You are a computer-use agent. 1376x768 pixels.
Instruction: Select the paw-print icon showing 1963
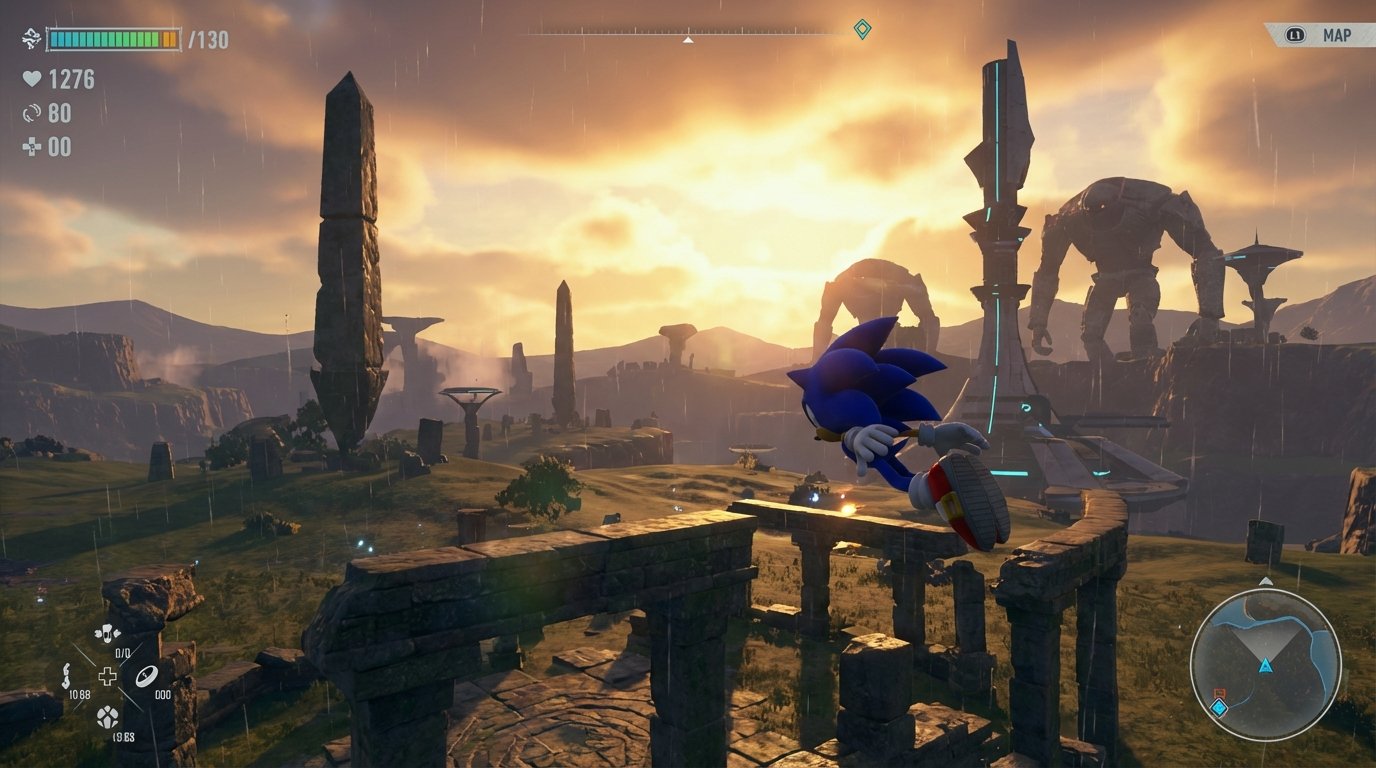(x=107, y=718)
